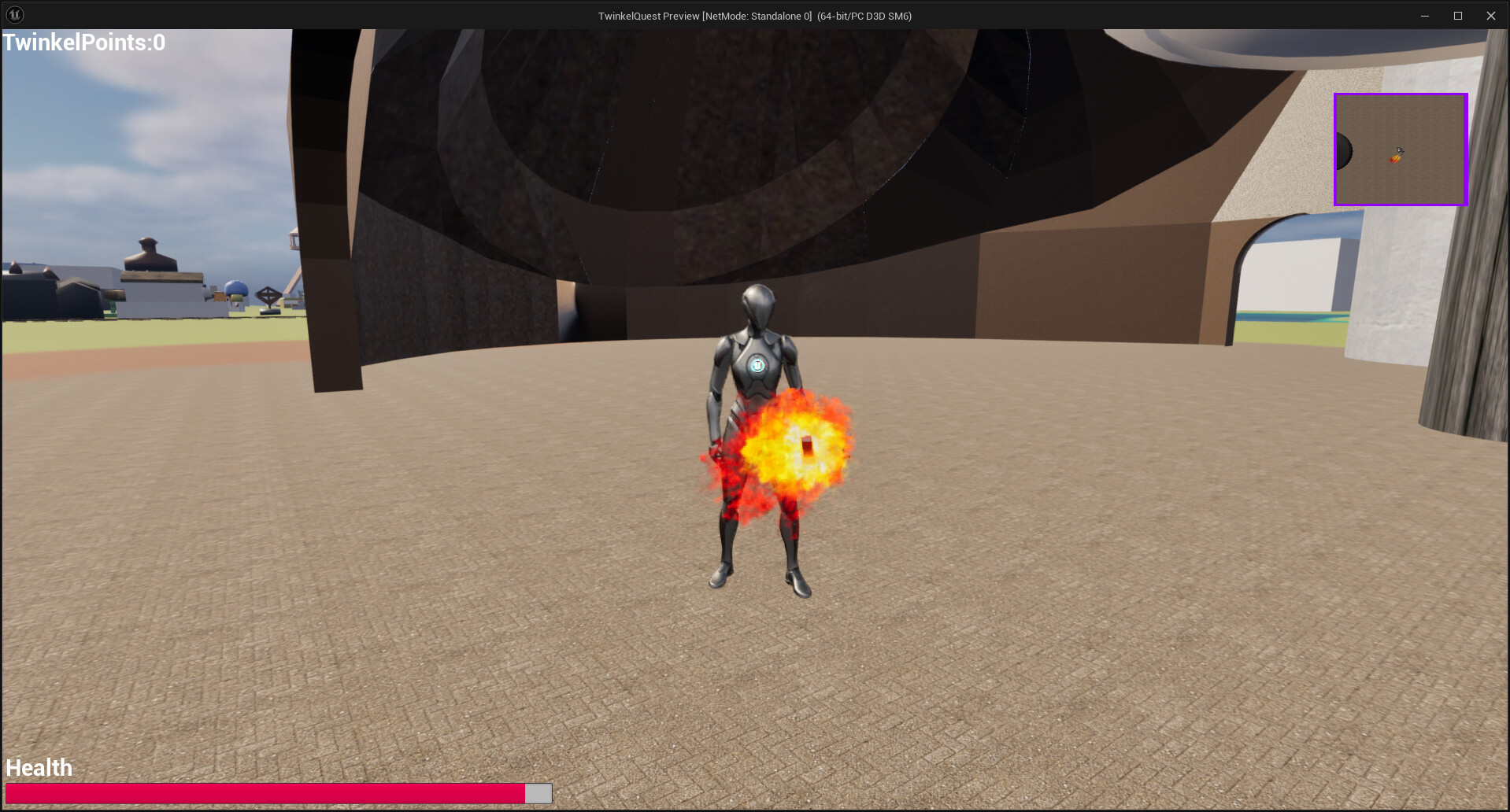Image resolution: width=1510 pixels, height=812 pixels.
Task: Click the TwinkelQuest Preview title bar text
Action: pos(754,15)
